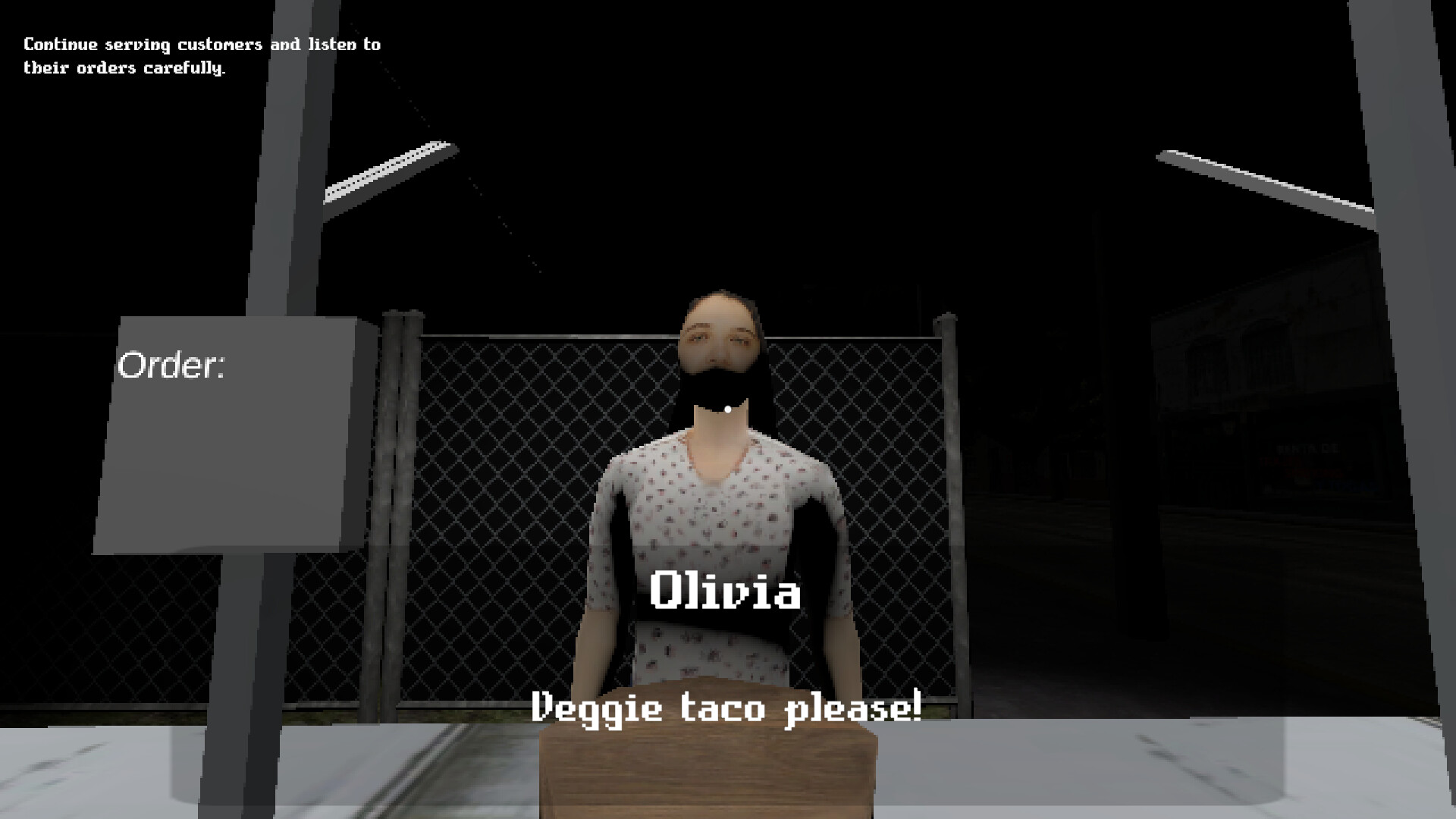Click the word "Order:" on the board
The image size is (1456, 819).
[171, 366]
